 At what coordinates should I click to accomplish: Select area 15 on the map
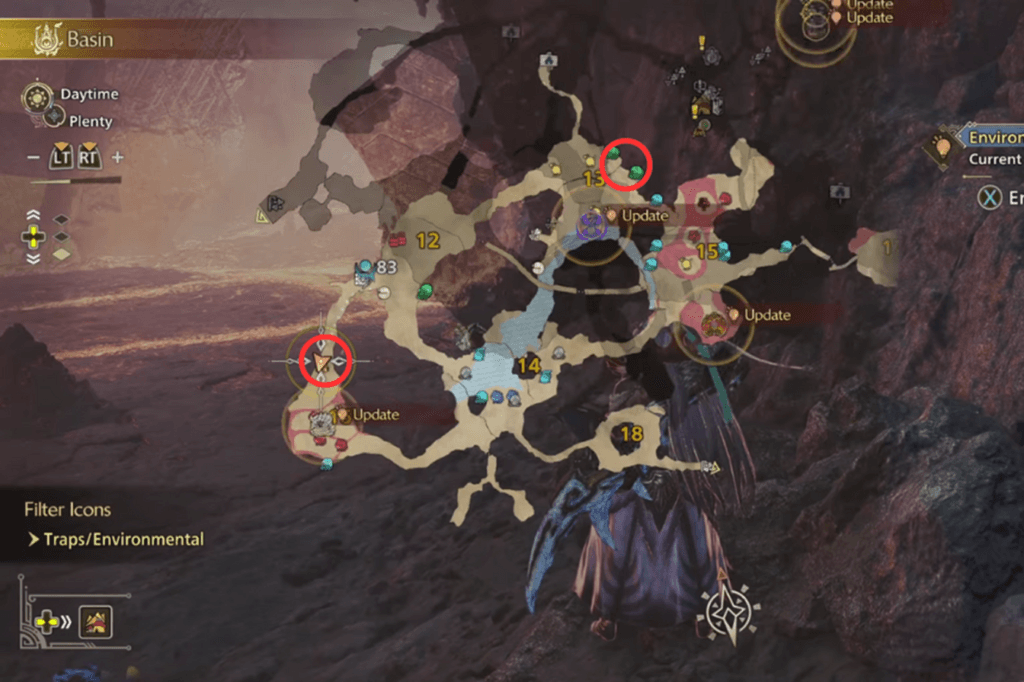point(707,251)
